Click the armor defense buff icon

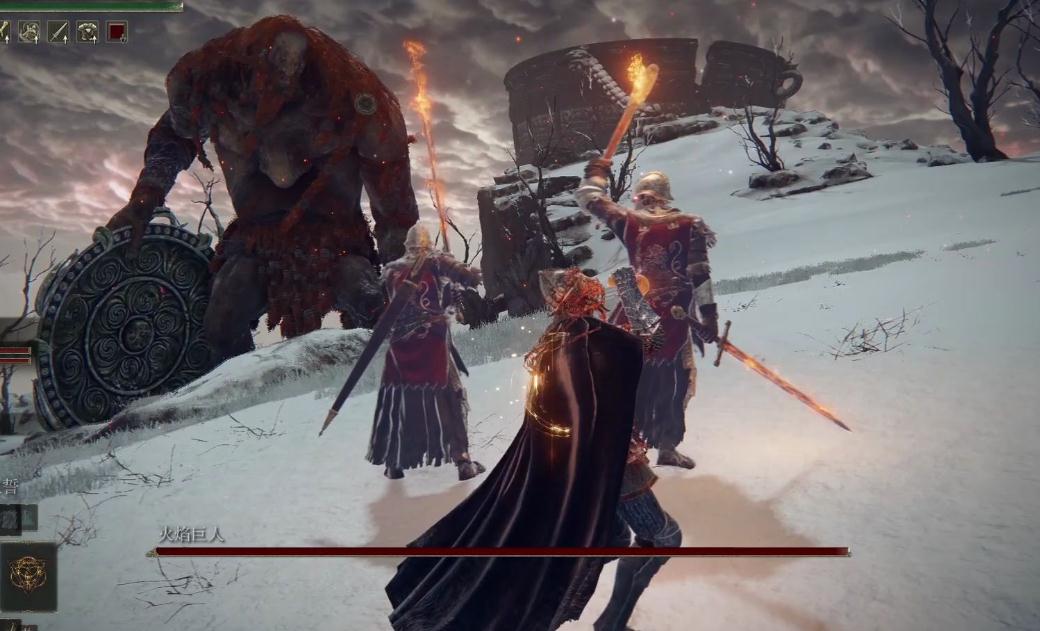[x=88, y=32]
